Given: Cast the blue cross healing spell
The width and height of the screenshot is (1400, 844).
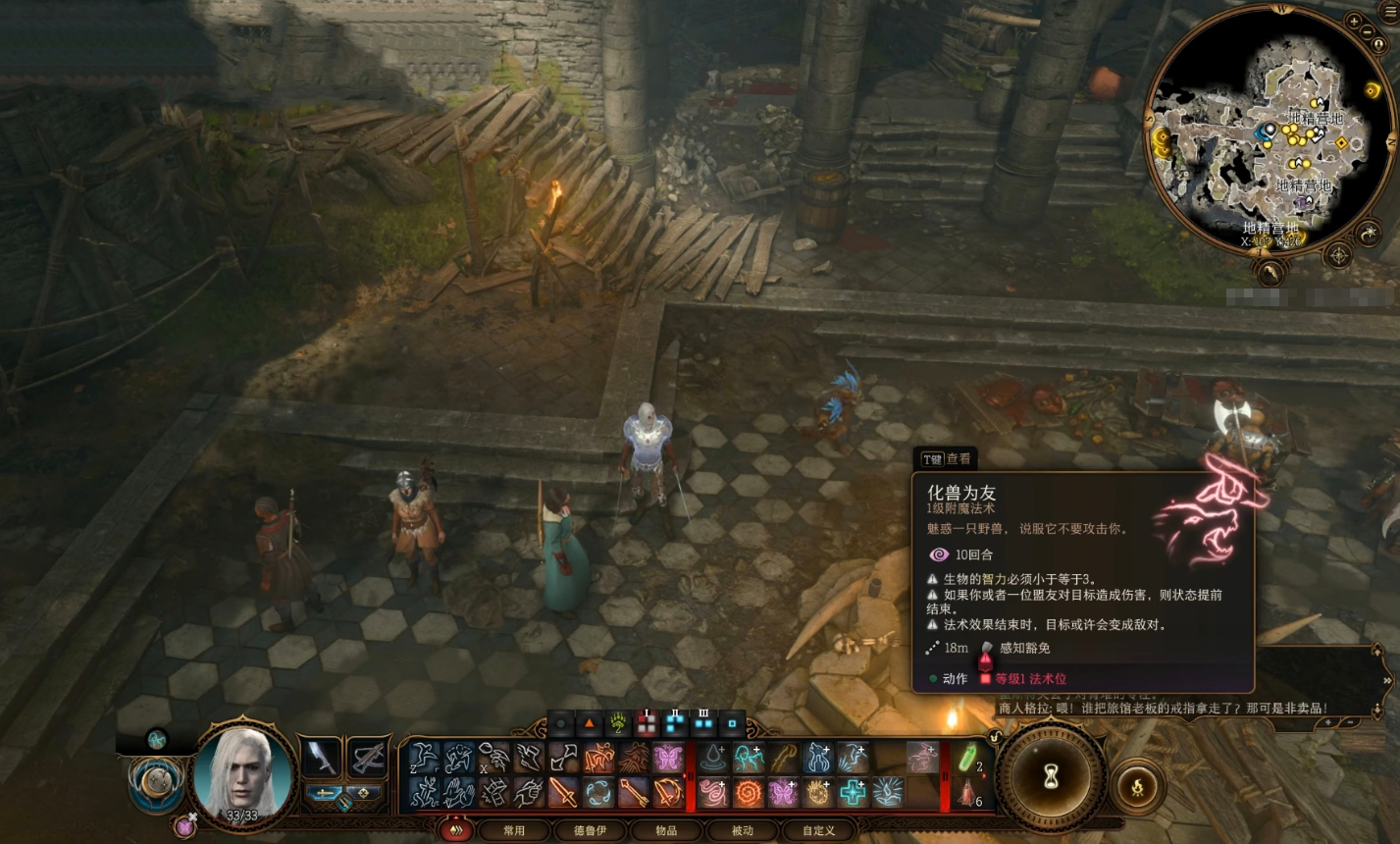Looking at the screenshot, I should [853, 792].
